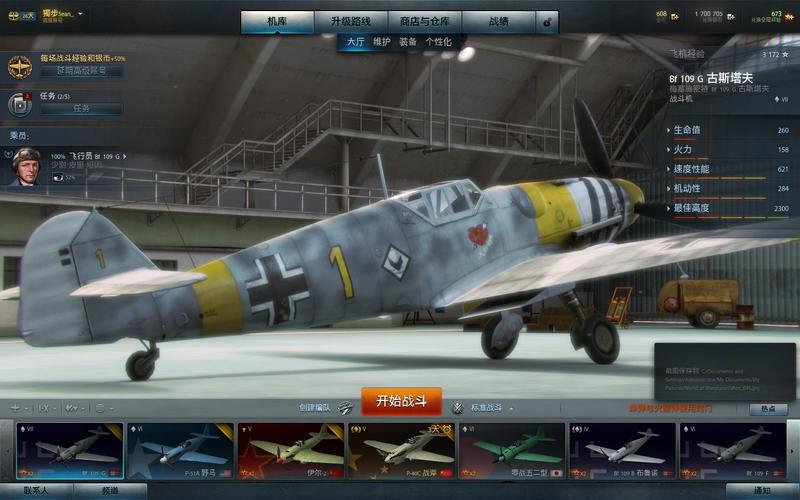Open the 个性化 sub-tab
Image resolution: width=800 pixels, height=500 pixels.
tap(438, 42)
